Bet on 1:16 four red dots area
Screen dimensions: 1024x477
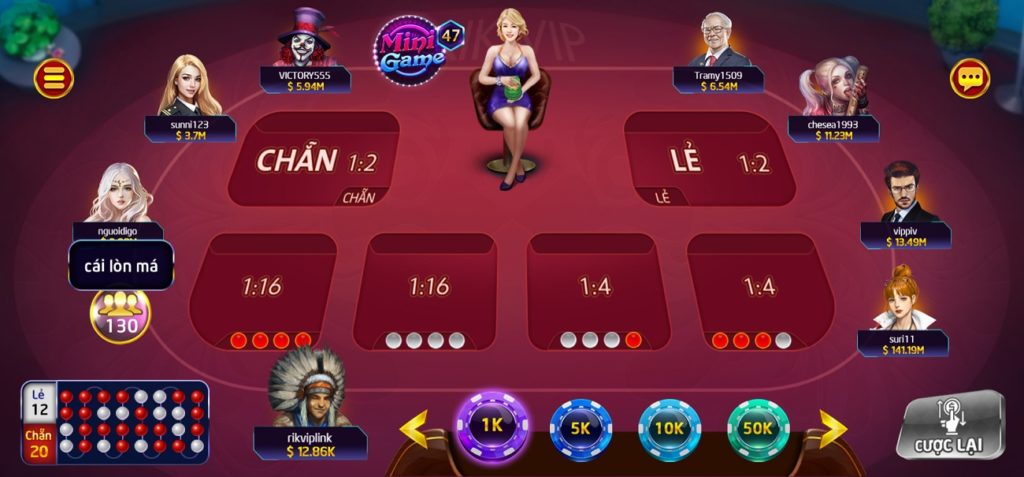(263, 290)
